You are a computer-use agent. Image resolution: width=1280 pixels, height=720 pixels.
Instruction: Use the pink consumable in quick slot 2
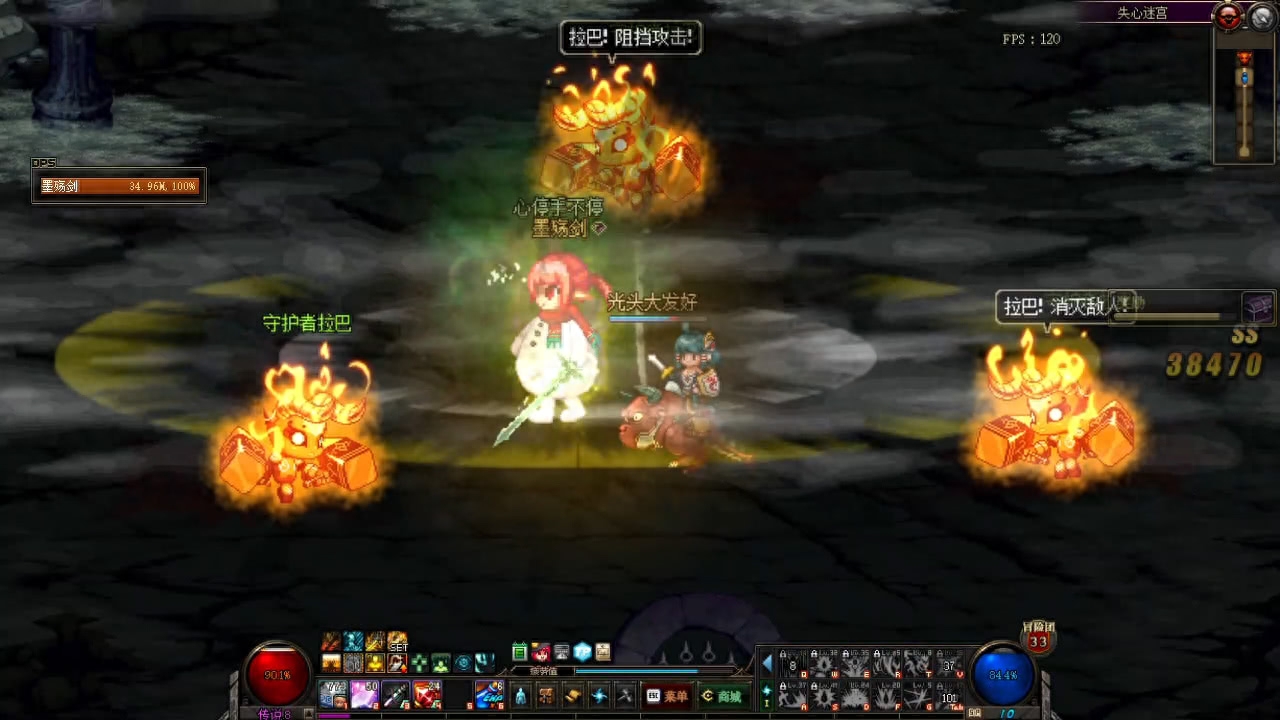tap(364, 694)
